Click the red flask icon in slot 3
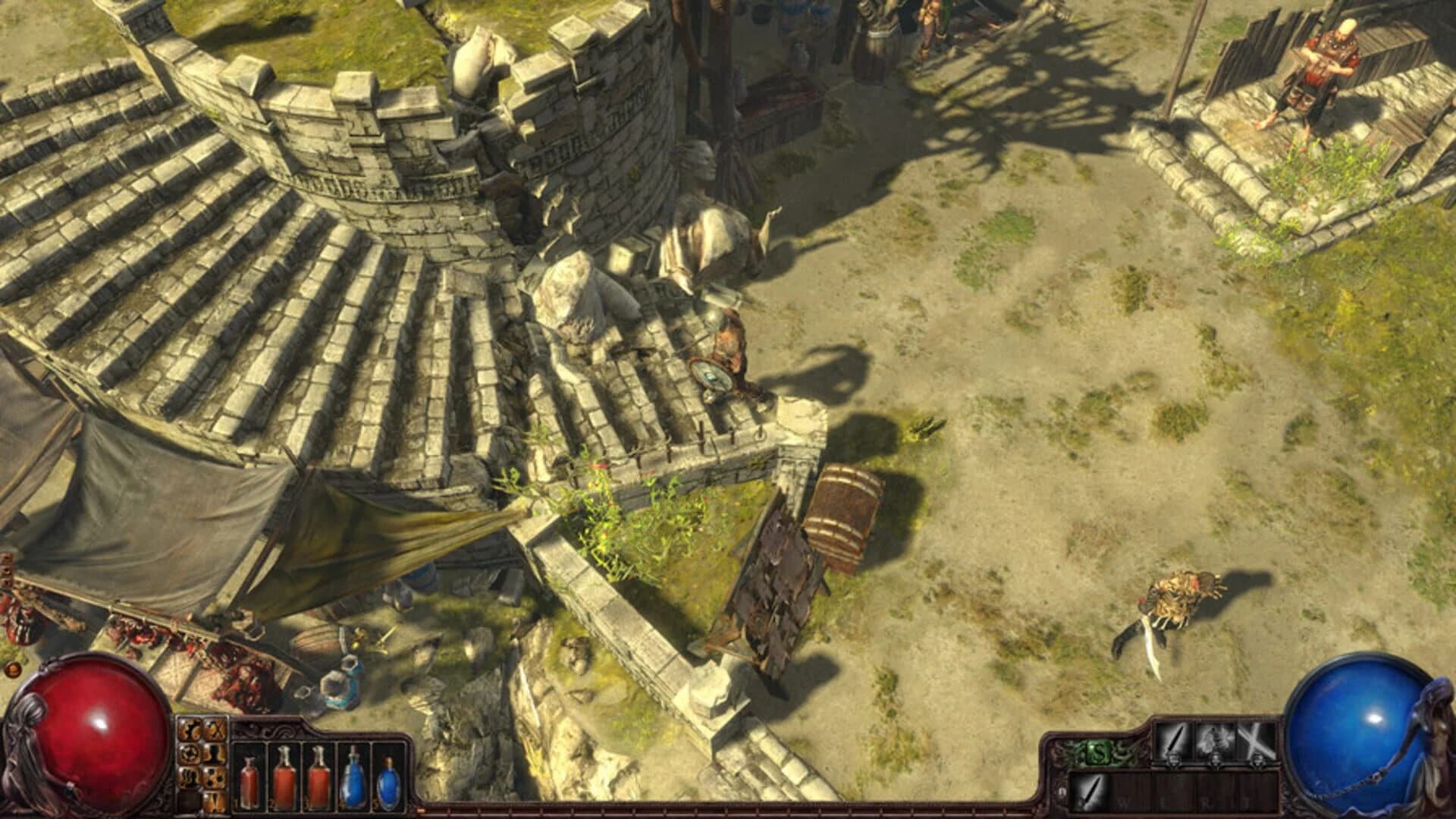 319,781
